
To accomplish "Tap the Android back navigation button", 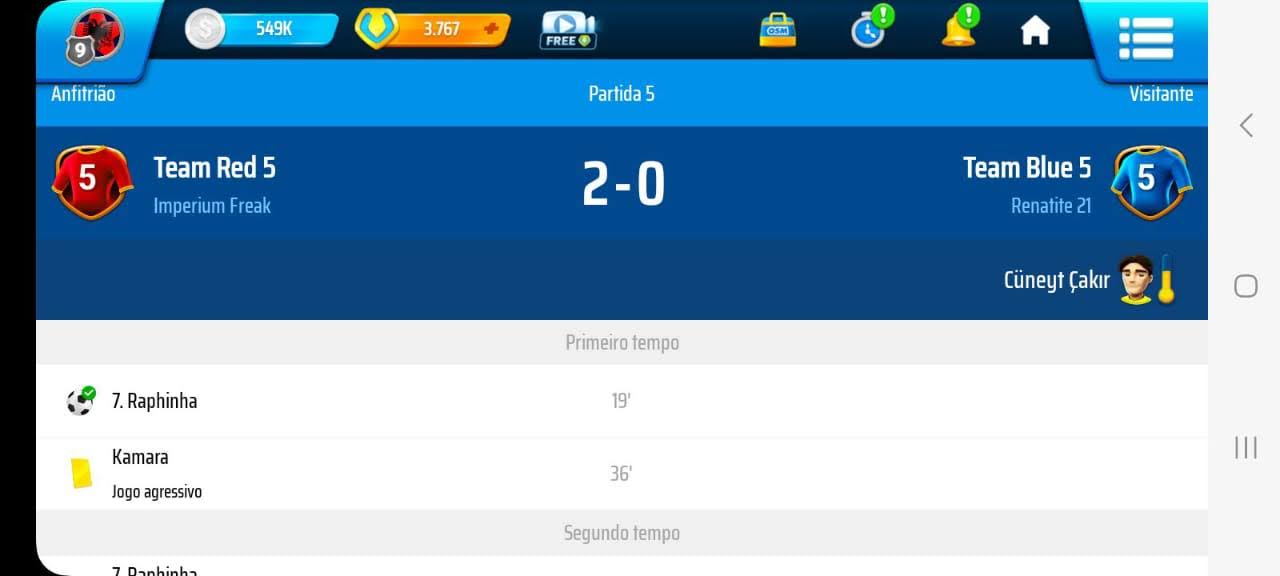I will [x=1246, y=125].
